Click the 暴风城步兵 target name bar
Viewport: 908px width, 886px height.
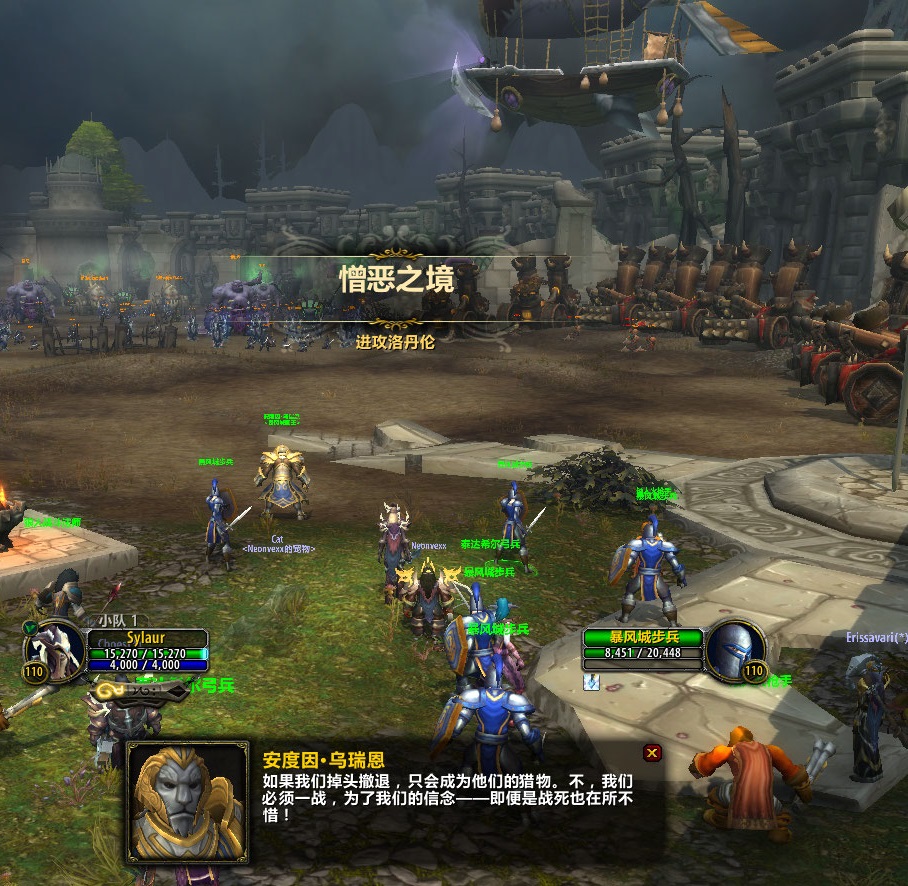[x=642, y=637]
